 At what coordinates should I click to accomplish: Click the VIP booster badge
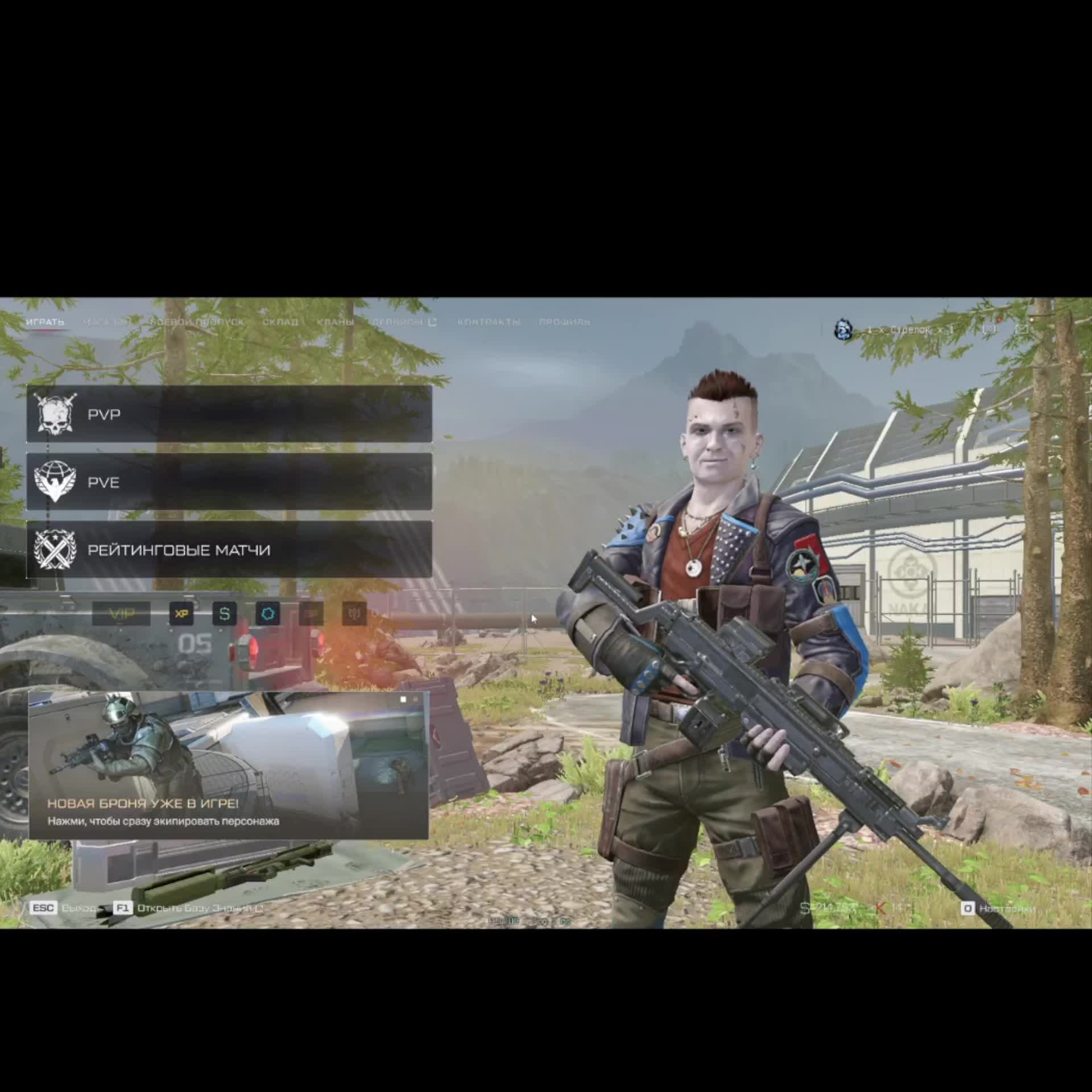pyautogui.click(x=121, y=614)
